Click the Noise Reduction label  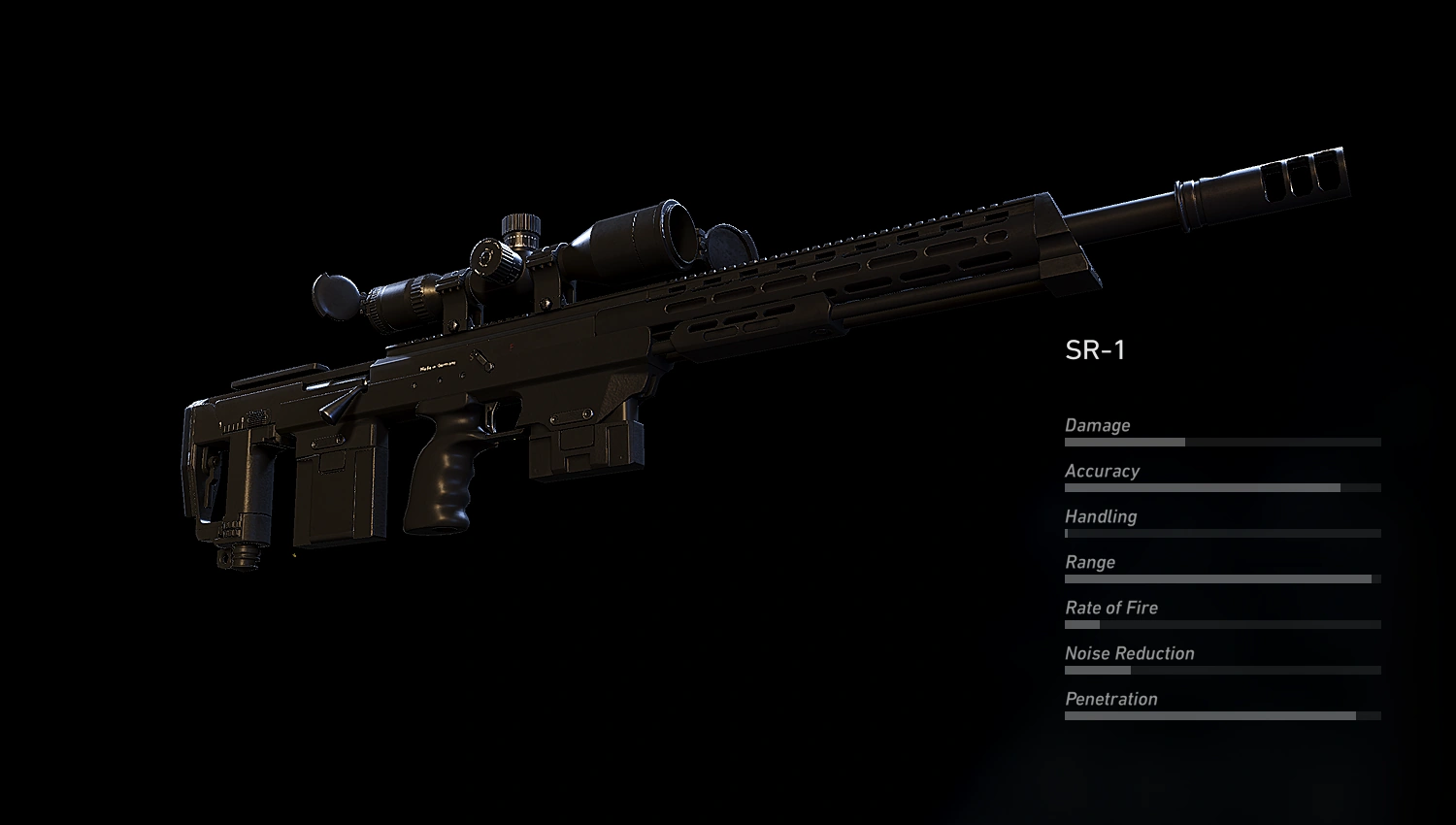click(x=1129, y=653)
